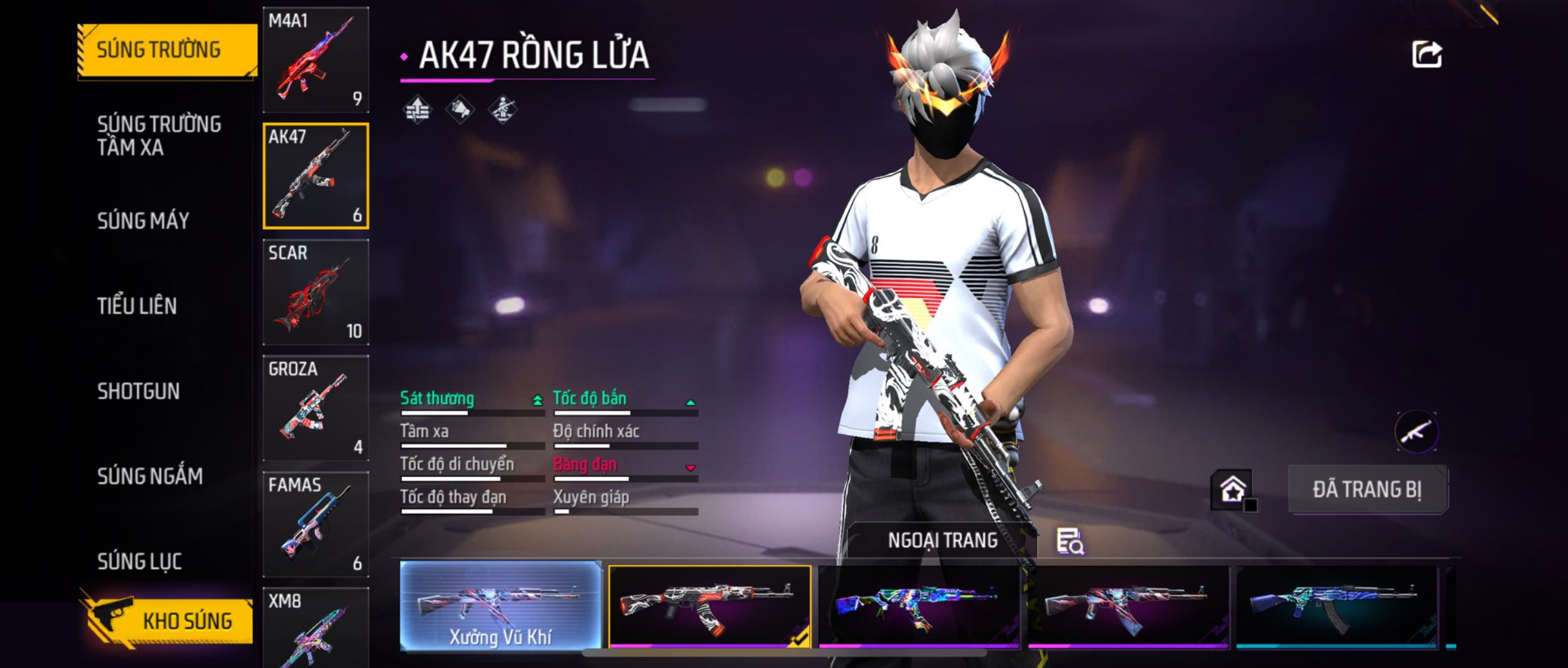Select the AK47 weapon tile
The width and height of the screenshot is (1568, 668).
click(x=315, y=176)
